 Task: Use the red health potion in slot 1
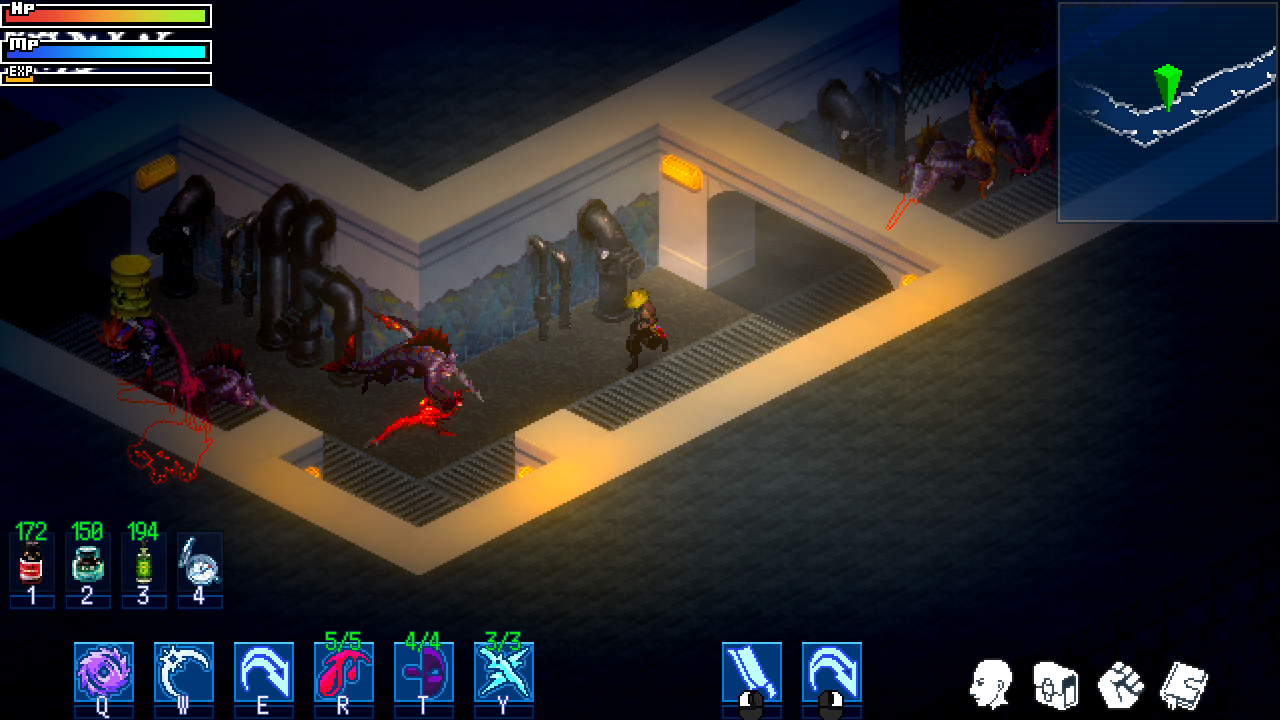click(31, 566)
